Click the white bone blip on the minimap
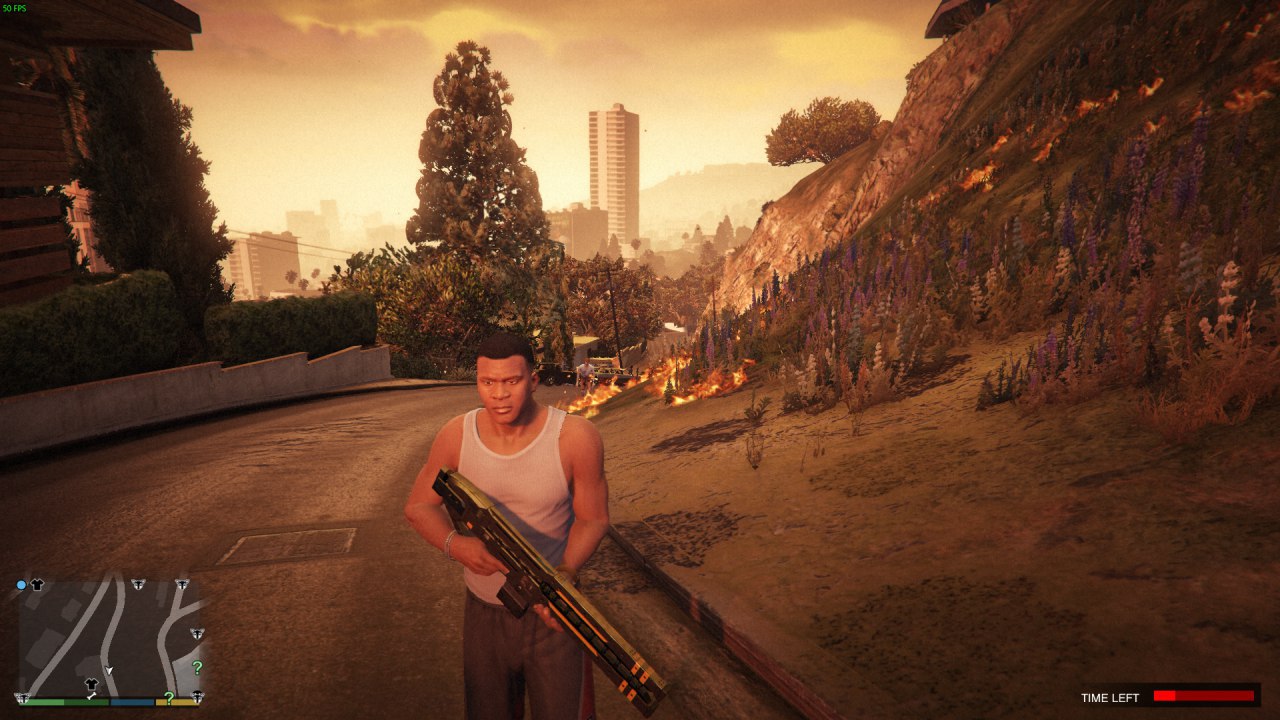This screenshot has height=720, width=1280. pyautogui.click(x=91, y=696)
